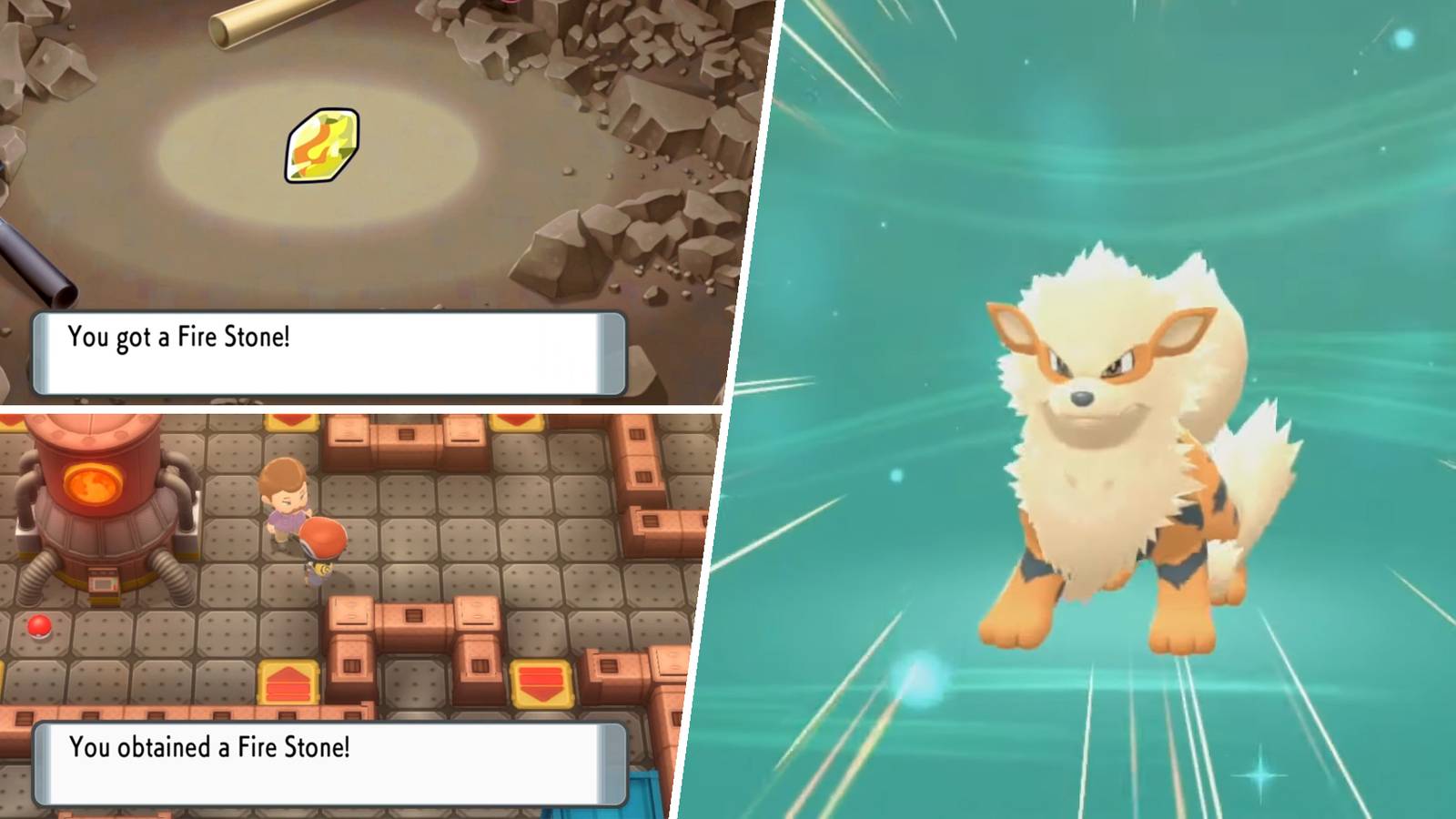
Task: Select the top cave screenshot panel
Action: pyautogui.click(x=364, y=182)
